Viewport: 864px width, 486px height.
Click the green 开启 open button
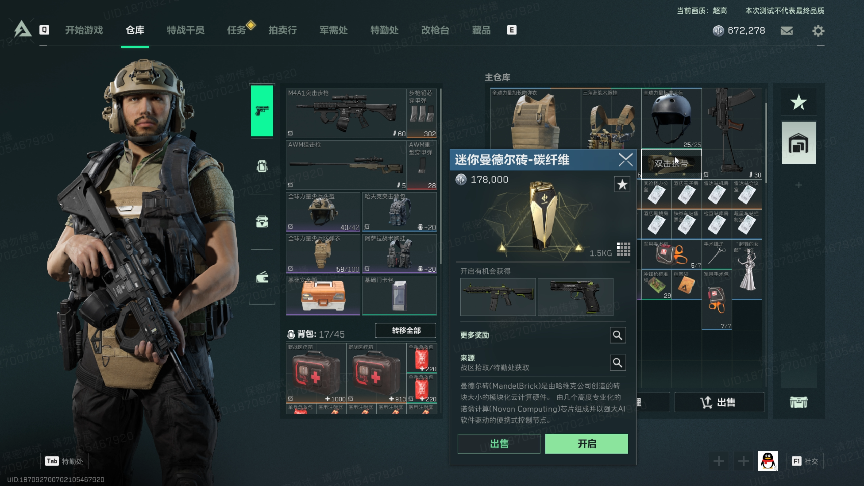[x=586, y=444]
